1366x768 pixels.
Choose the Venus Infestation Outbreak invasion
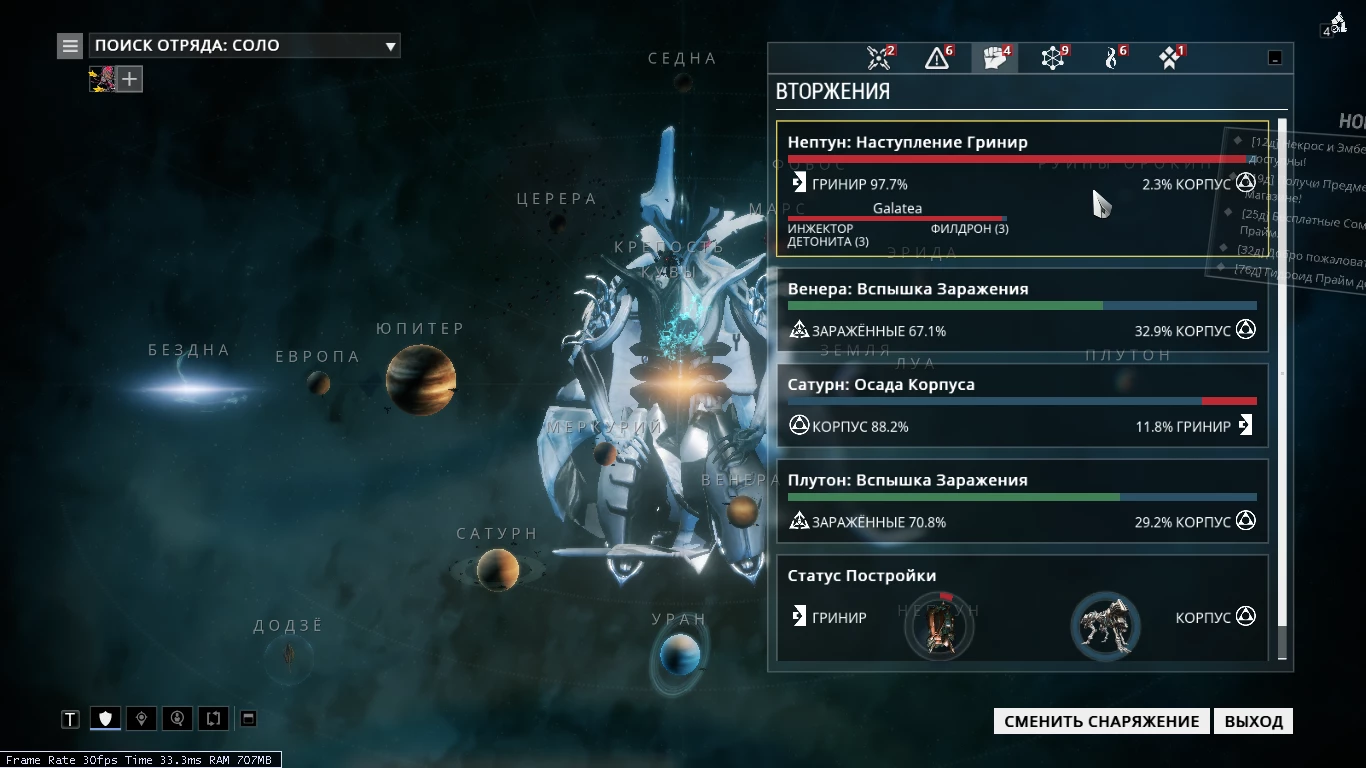click(x=1021, y=310)
